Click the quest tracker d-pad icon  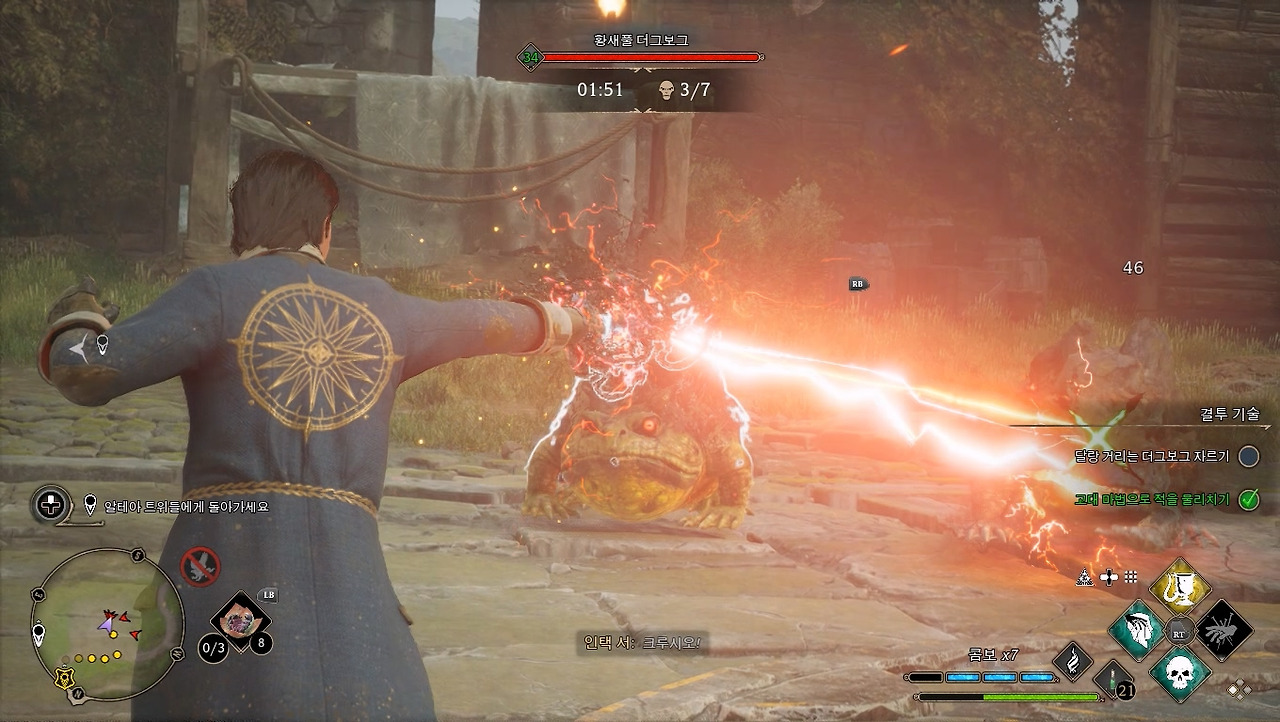(x=50, y=505)
